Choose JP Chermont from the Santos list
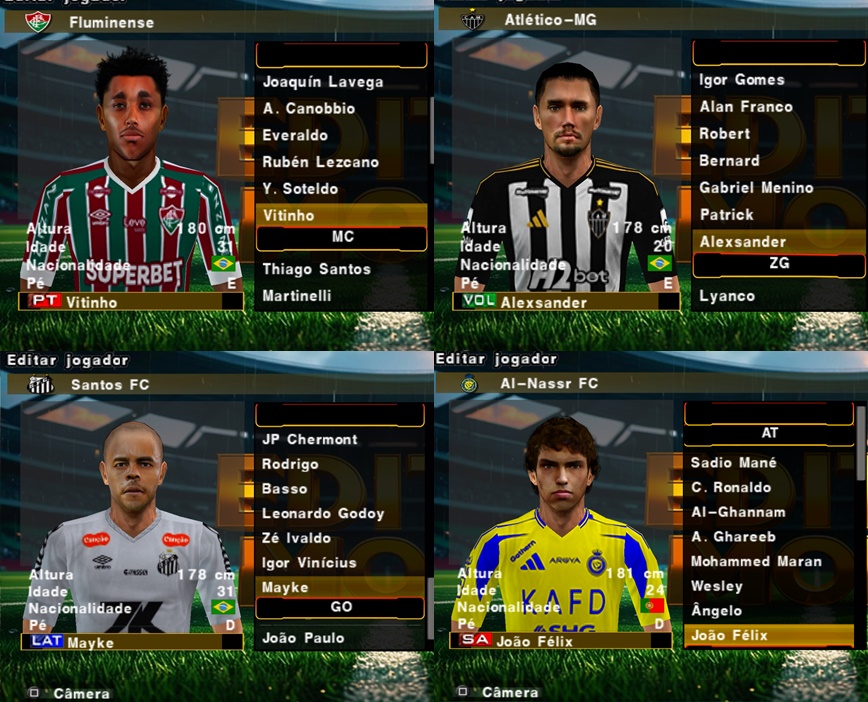The image size is (868, 702). point(309,439)
